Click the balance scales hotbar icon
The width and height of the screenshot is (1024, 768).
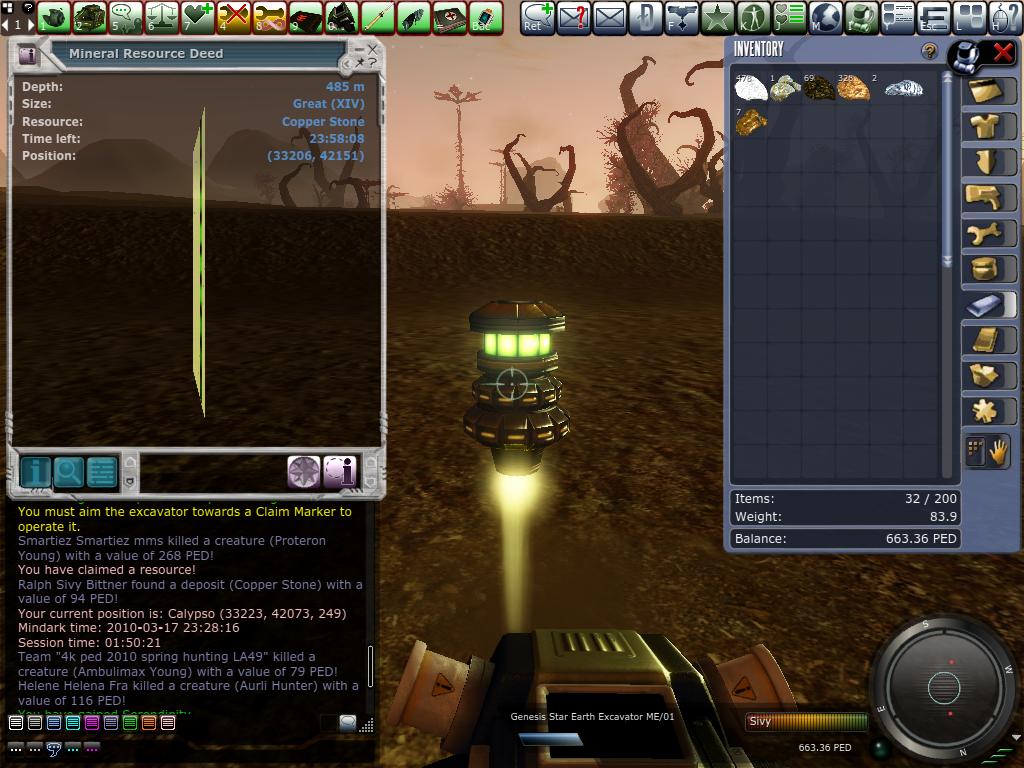point(162,17)
